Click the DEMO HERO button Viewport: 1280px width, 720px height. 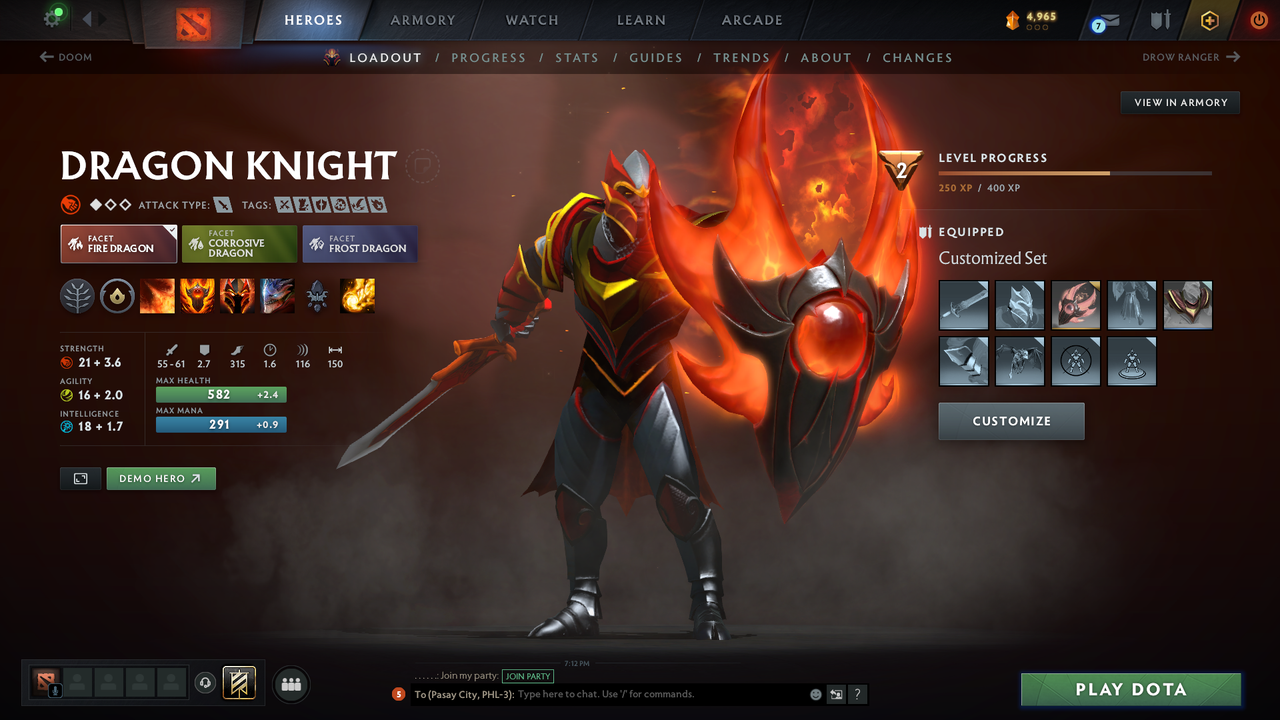pyautogui.click(x=160, y=478)
